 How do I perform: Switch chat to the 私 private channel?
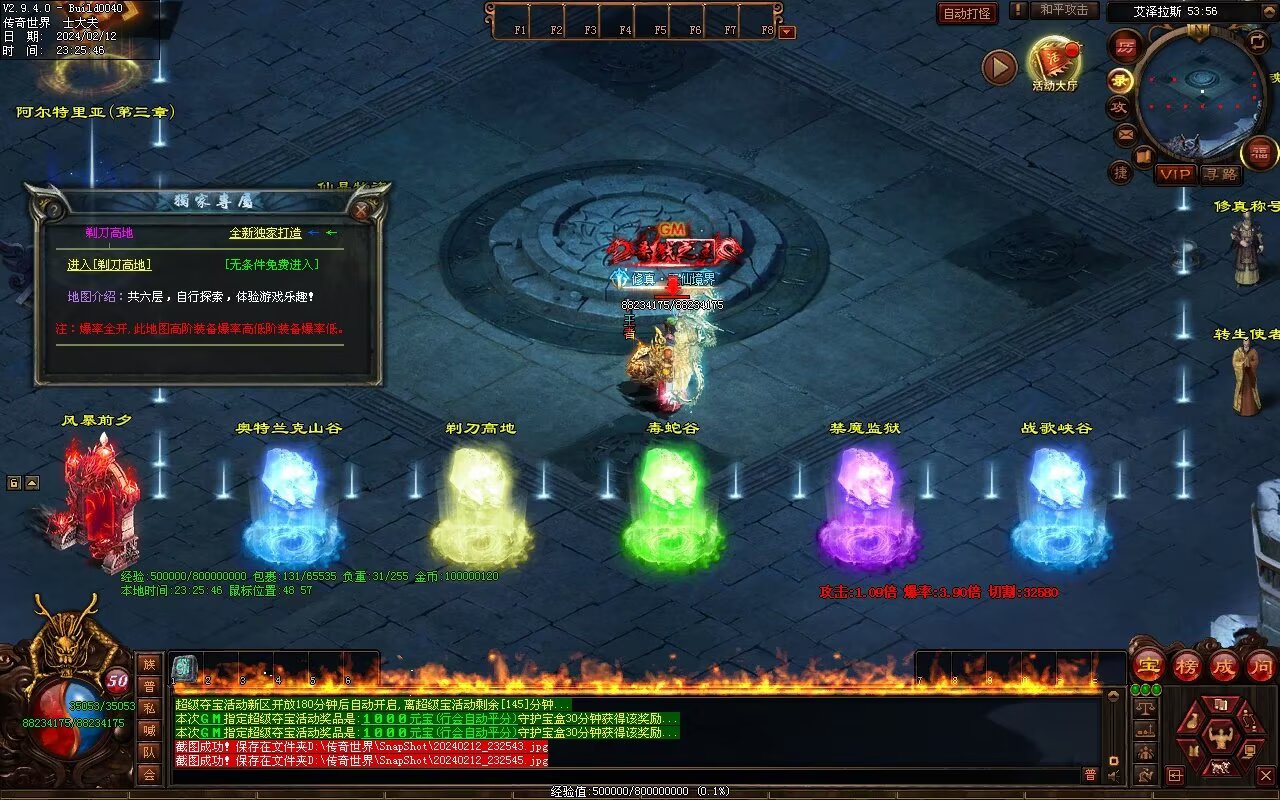(149, 708)
